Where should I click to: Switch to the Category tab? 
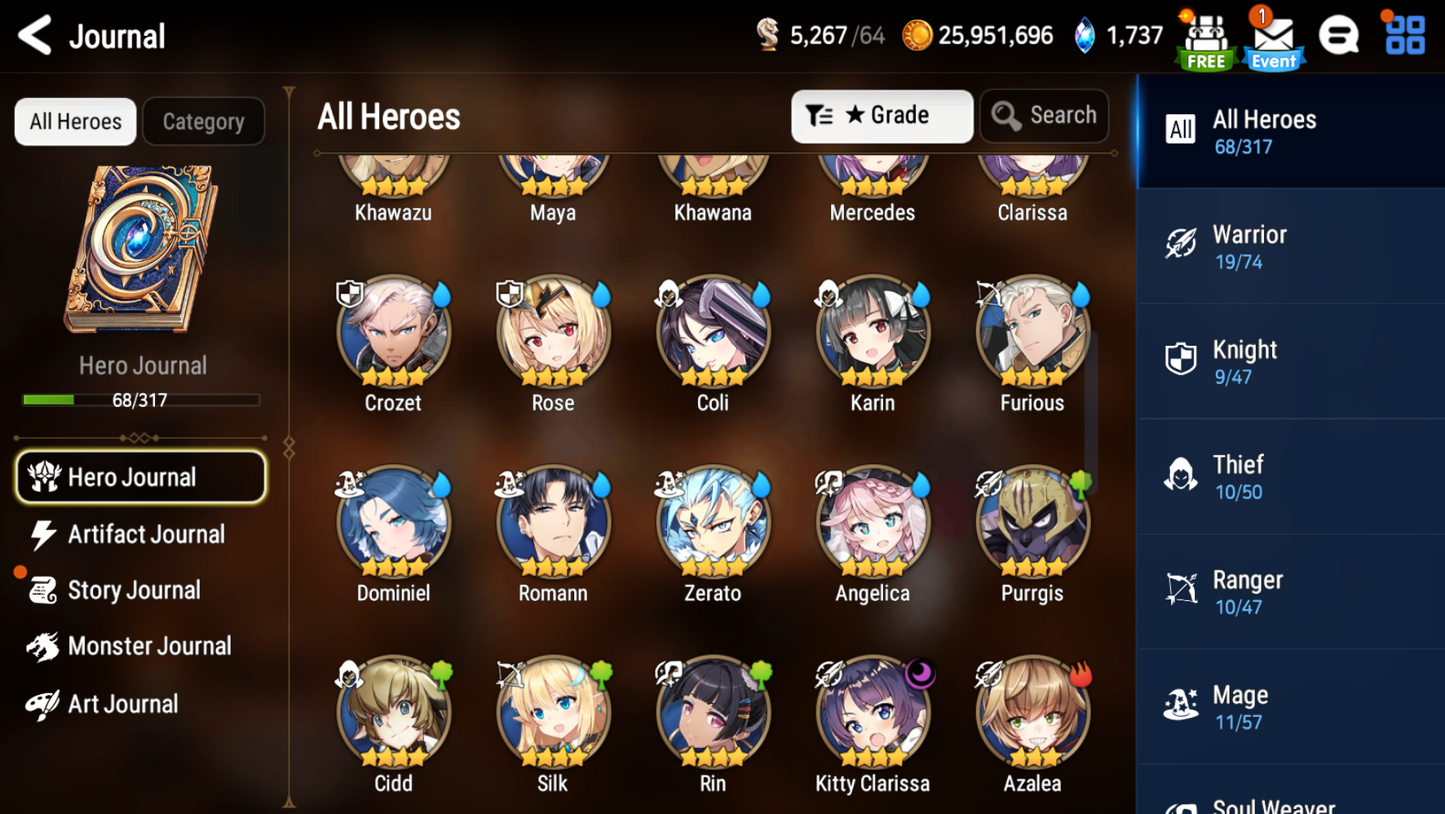[203, 121]
